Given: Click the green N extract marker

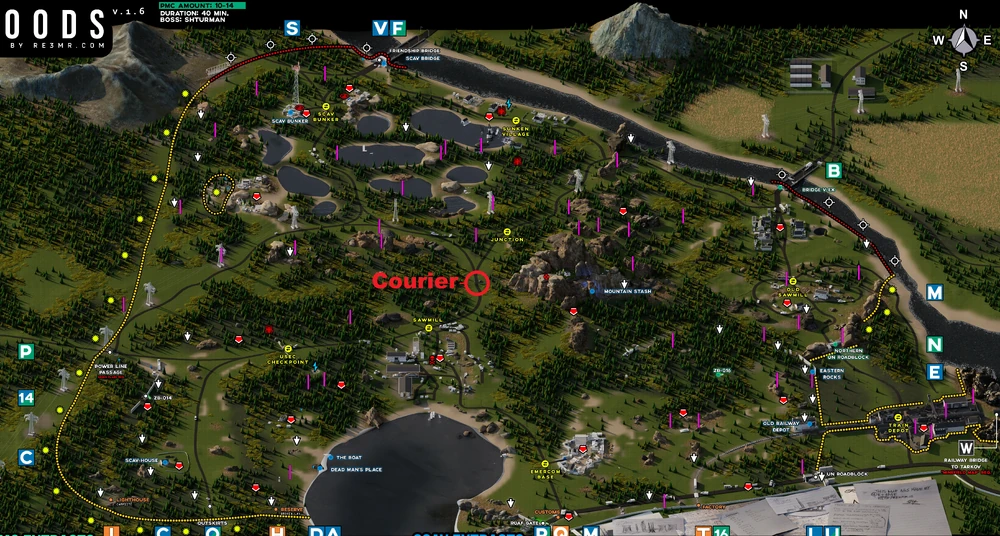Looking at the screenshot, I should tap(934, 344).
